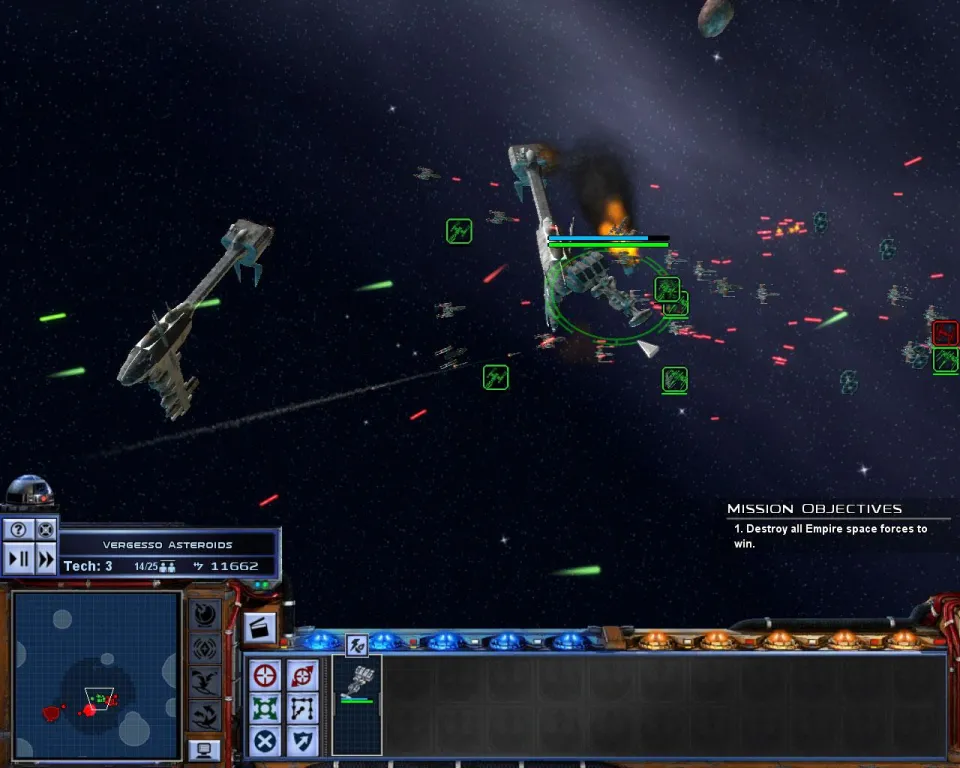This screenshot has width=960, height=768.
Task: Trigger the special ability icon above the unit card
Action: click(357, 645)
